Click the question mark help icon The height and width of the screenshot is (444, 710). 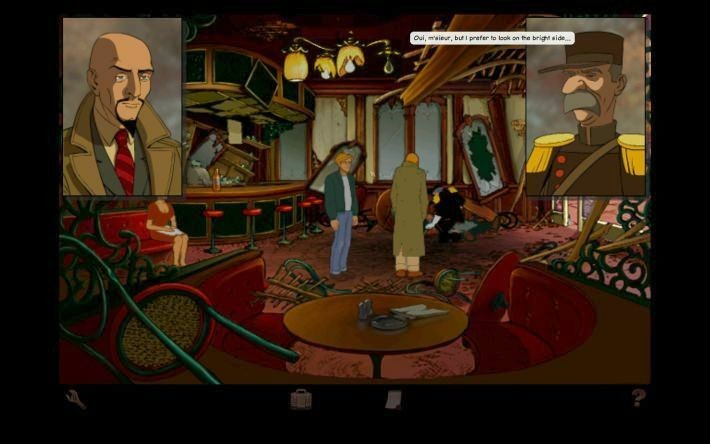tap(638, 398)
